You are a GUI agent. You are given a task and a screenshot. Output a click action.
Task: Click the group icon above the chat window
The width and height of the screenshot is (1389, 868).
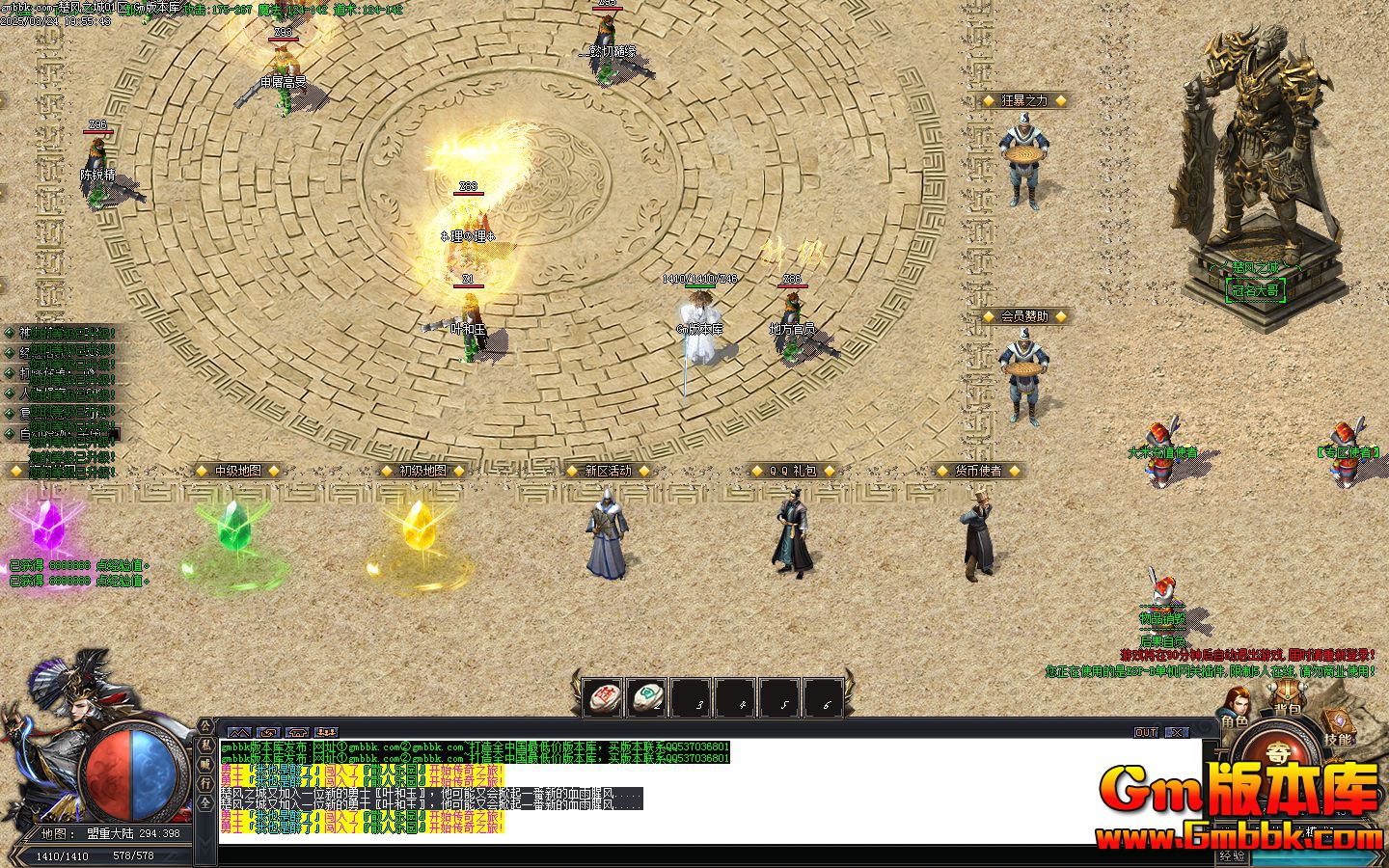[x=326, y=732]
